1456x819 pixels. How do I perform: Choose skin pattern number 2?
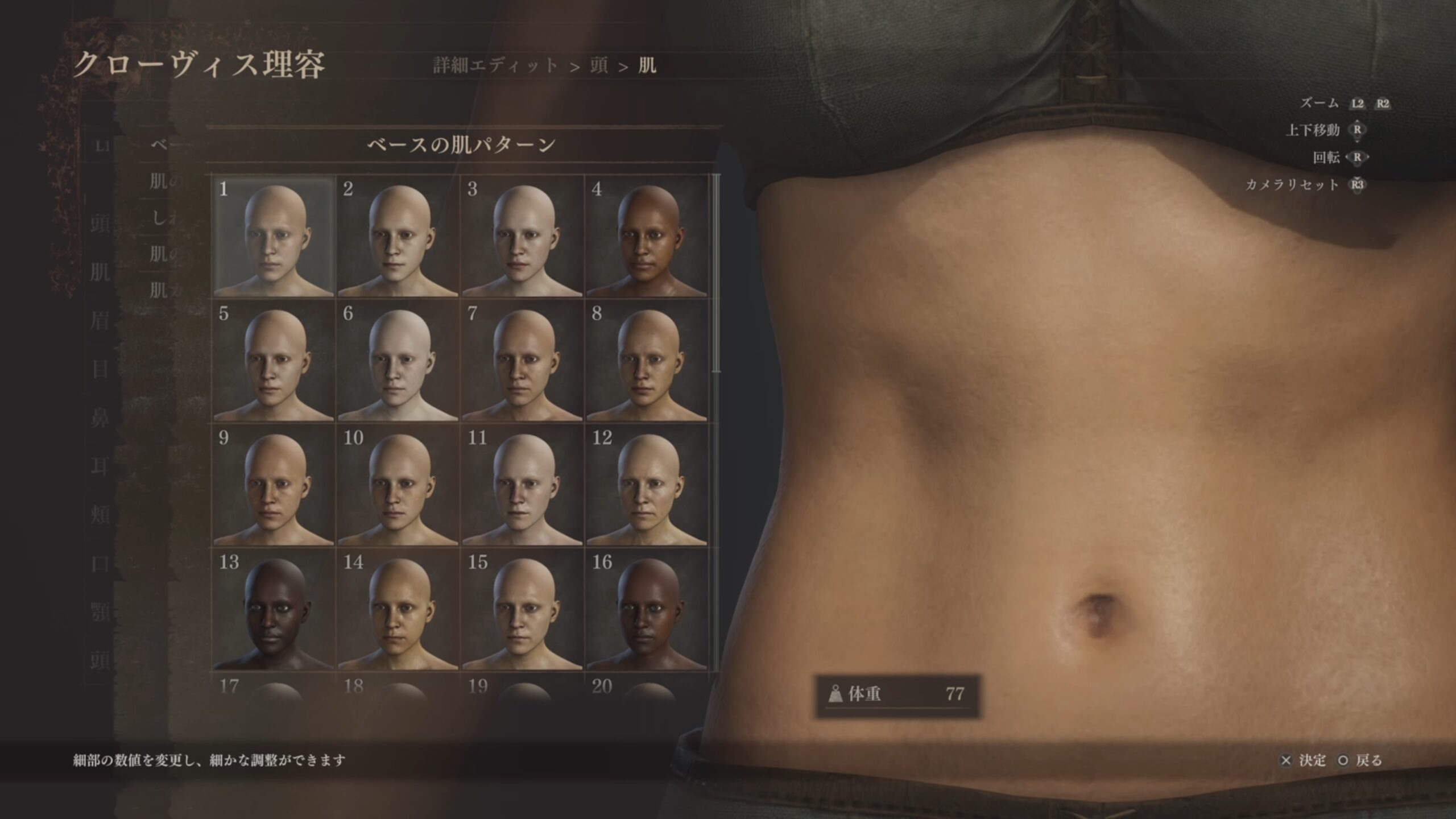click(398, 237)
